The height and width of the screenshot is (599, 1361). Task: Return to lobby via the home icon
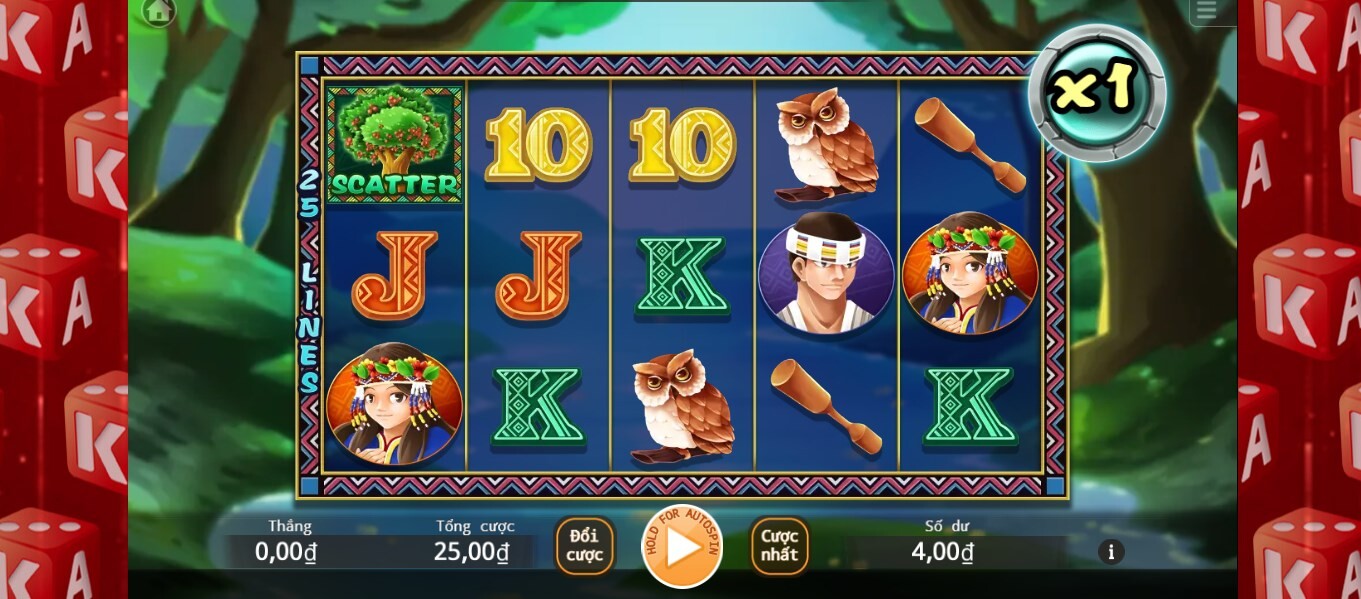tap(159, 12)
